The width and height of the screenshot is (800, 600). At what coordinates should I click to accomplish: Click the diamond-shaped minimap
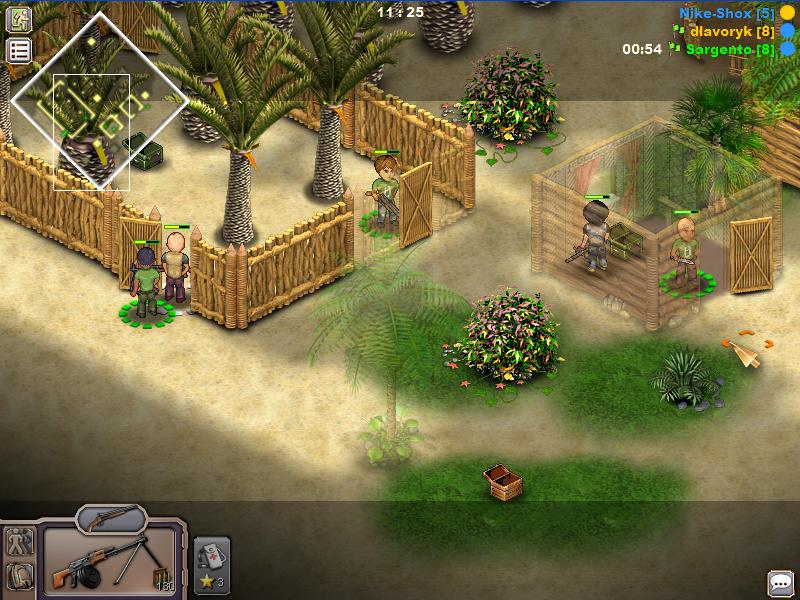point(99,100)
